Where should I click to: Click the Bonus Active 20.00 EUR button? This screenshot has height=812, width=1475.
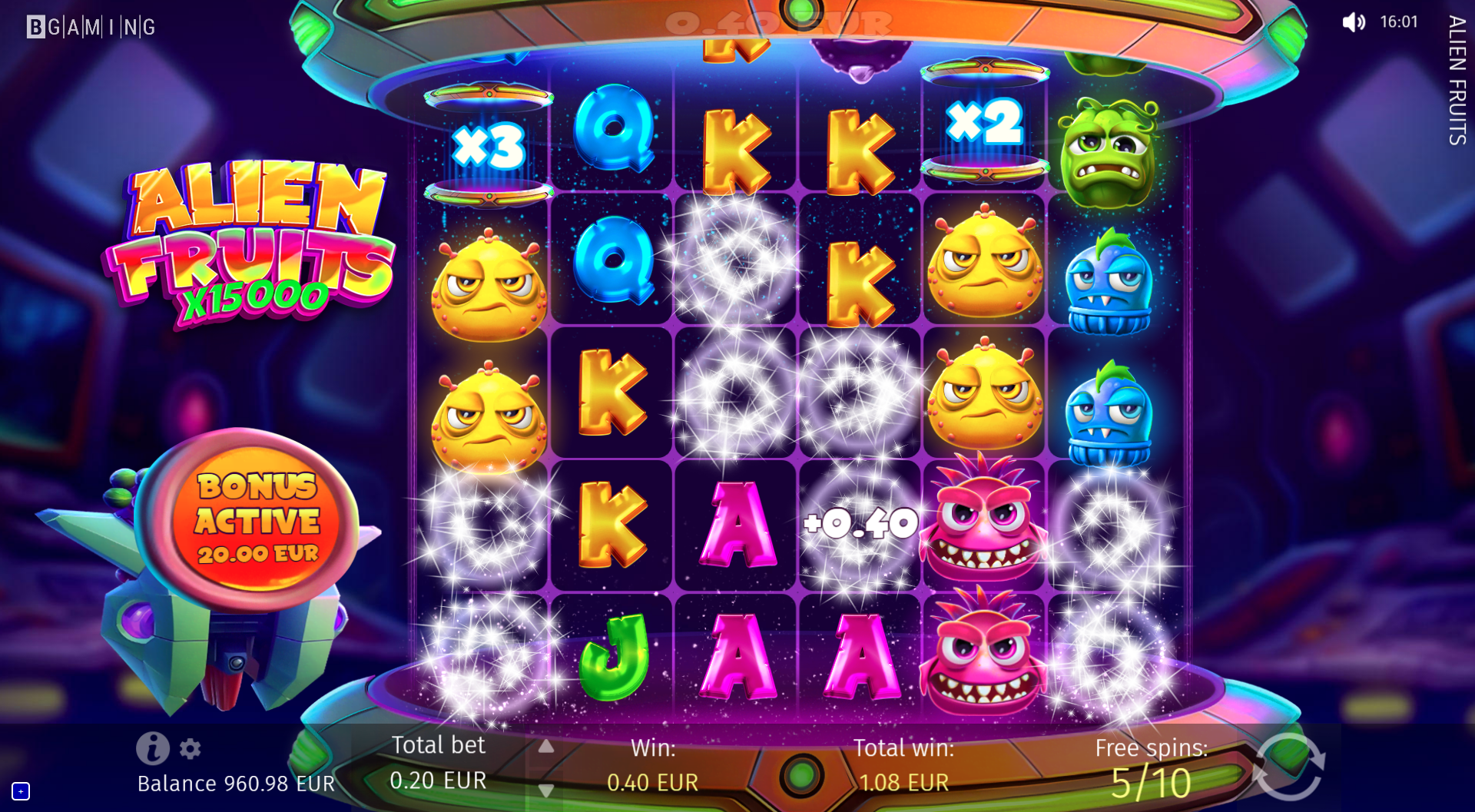(257, 520)
